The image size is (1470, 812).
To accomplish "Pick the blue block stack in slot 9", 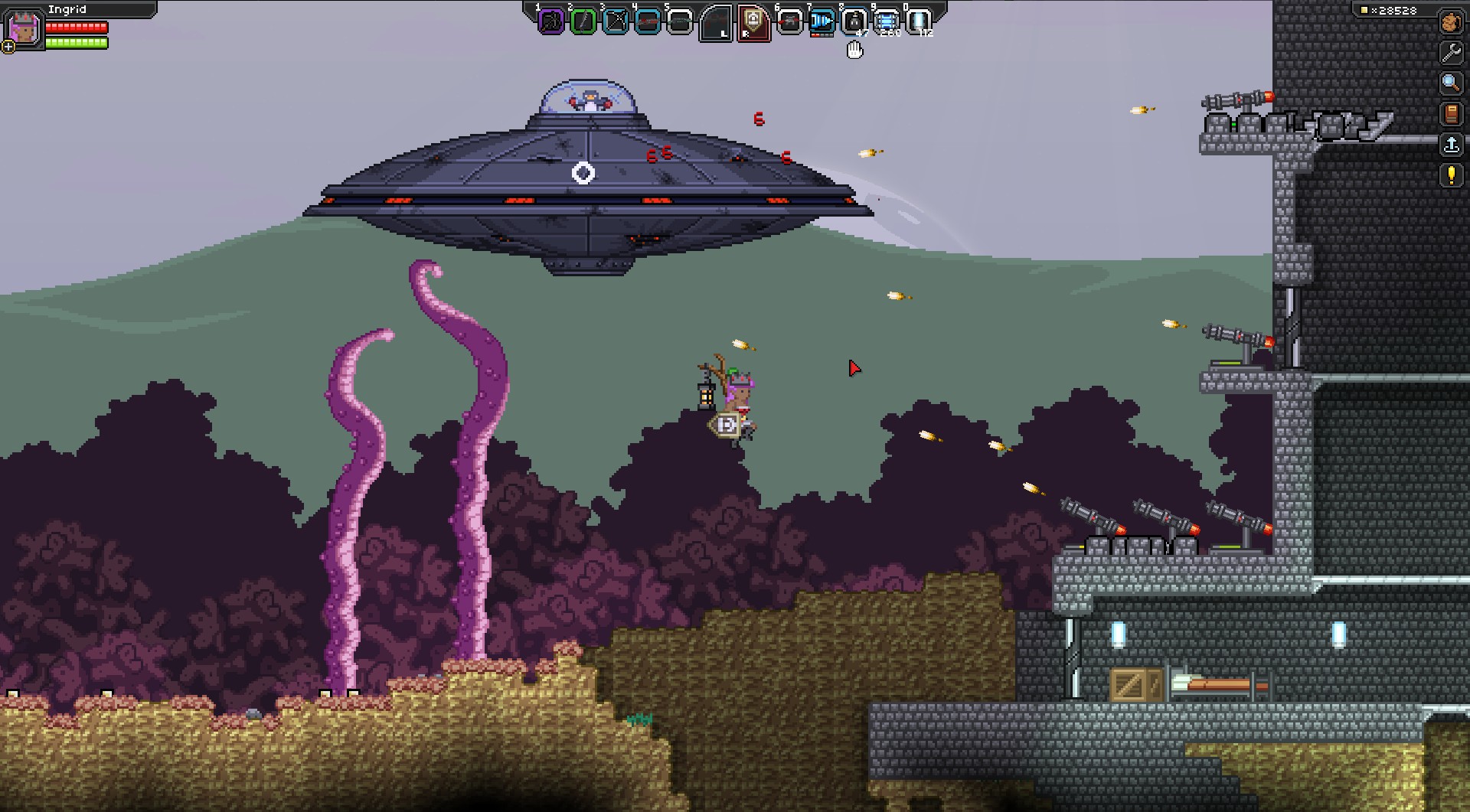I will [x=886, y=21].
